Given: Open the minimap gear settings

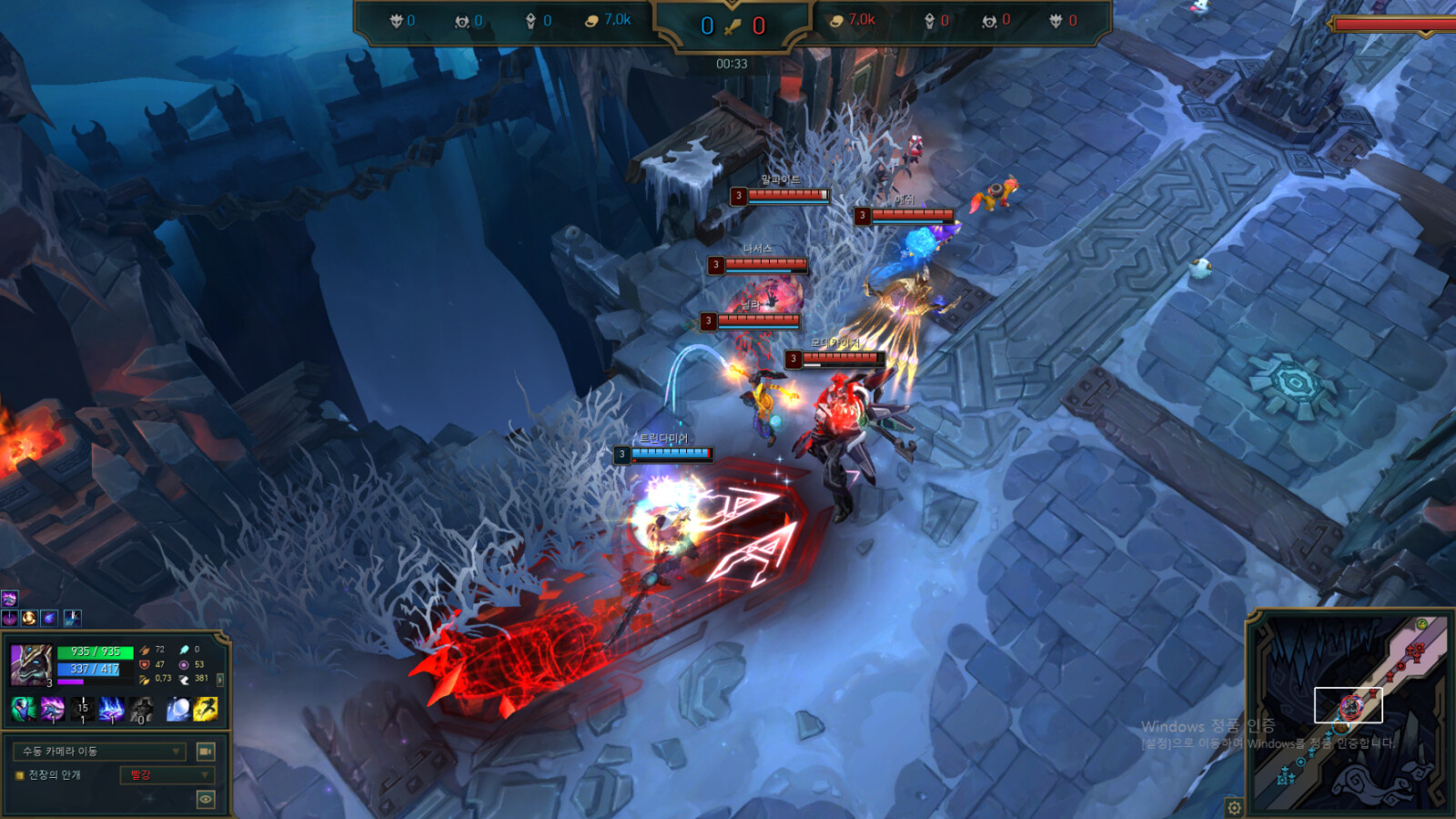Looking at the screenshot, I should 1234,807.
